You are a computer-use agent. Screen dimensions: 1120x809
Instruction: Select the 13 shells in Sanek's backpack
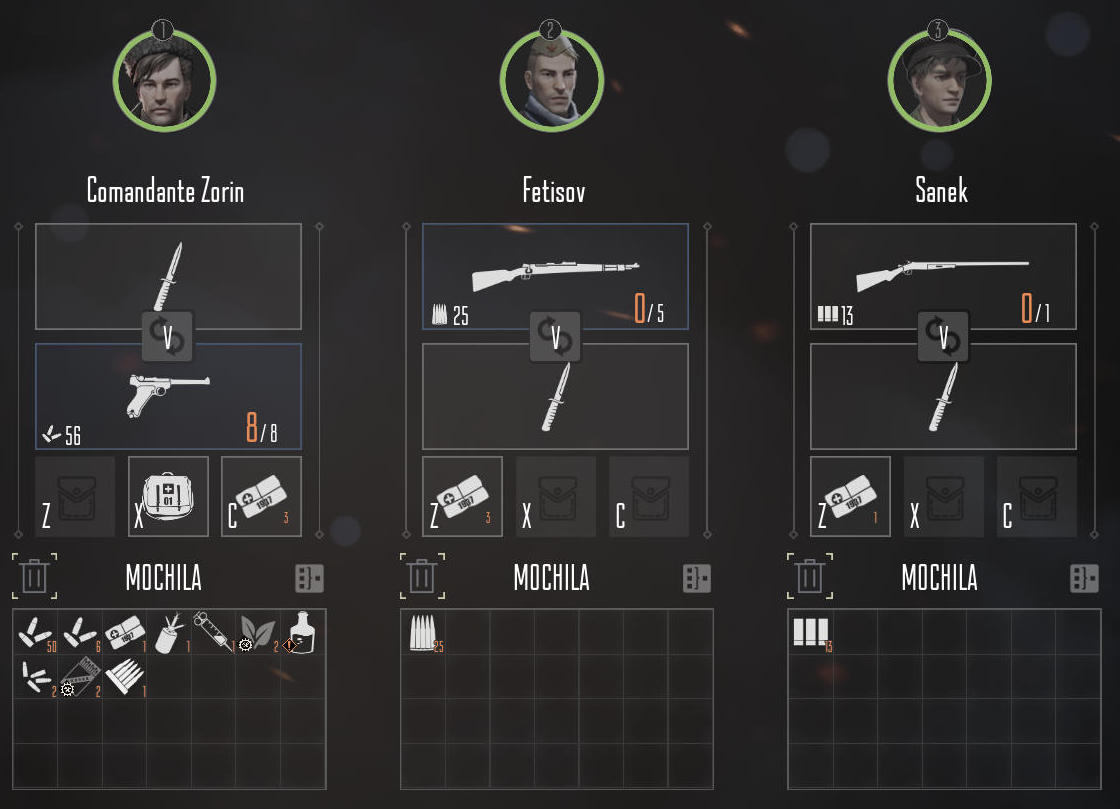(x=810, y=632)
